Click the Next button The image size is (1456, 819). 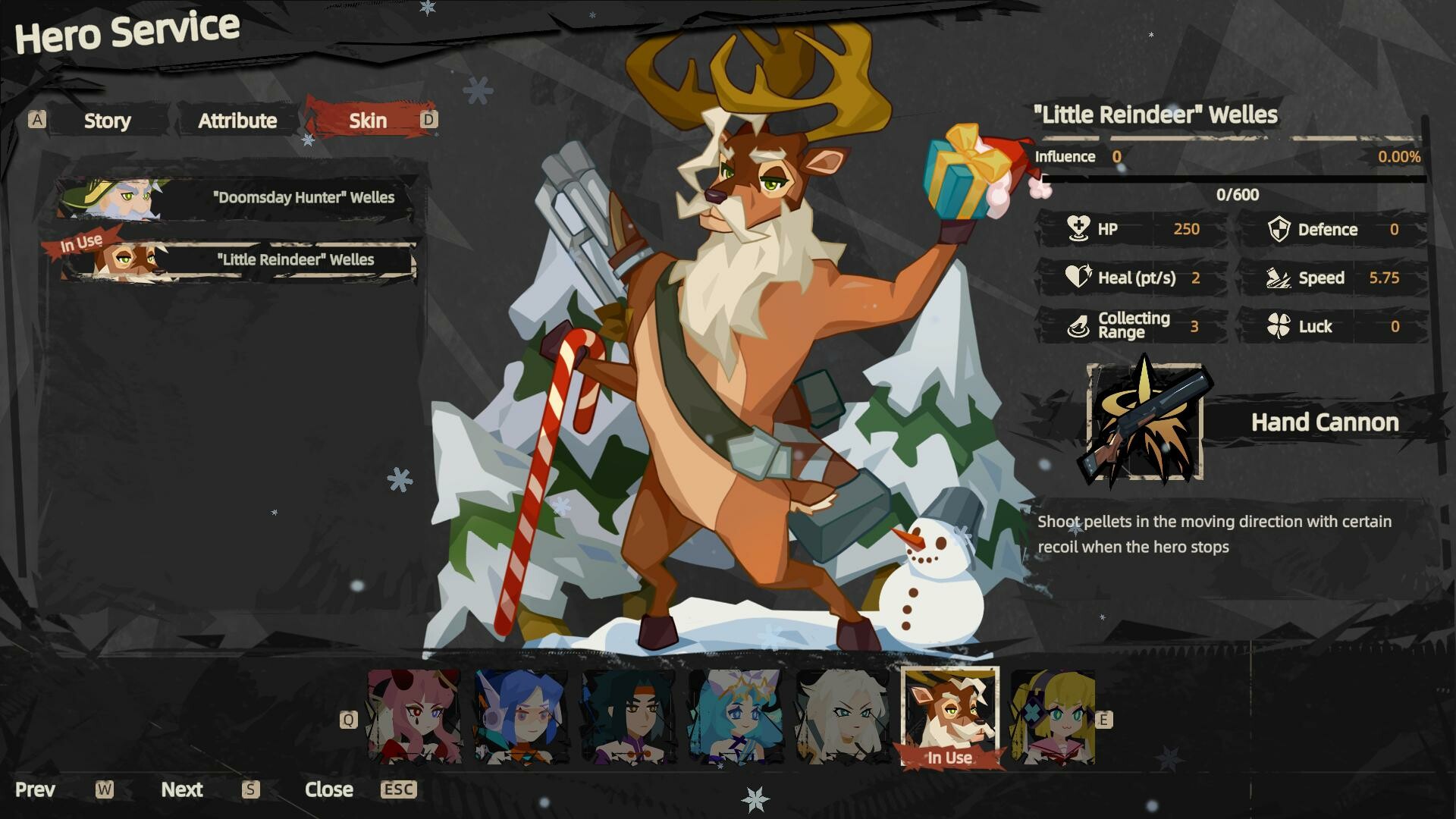[x=182, y=789]
